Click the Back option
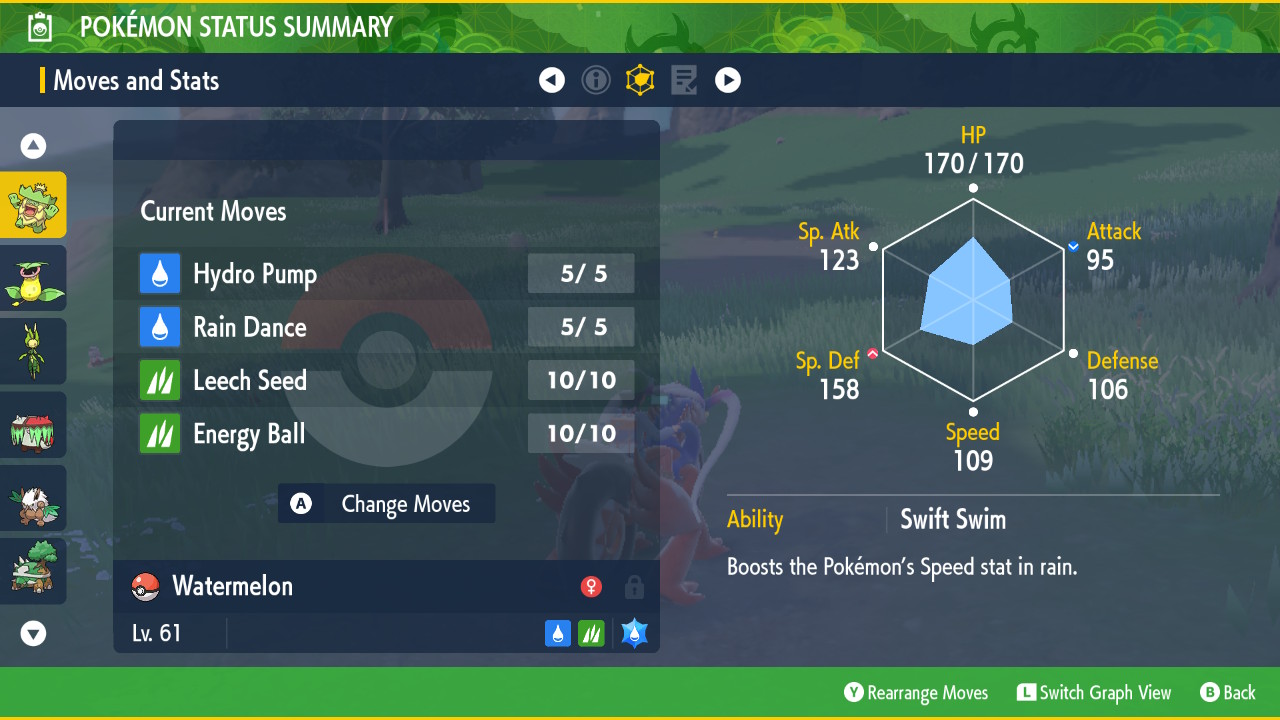The height and width of the screenshot is (720, 1280). (1228, 693)
